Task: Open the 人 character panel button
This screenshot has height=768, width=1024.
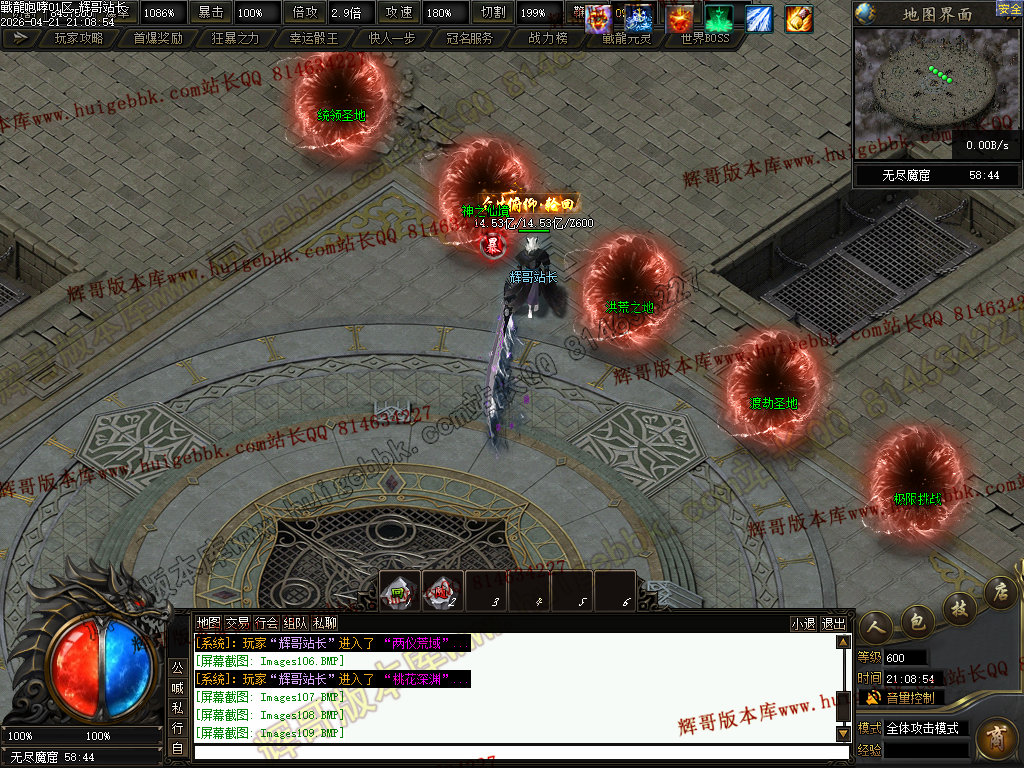Action: coord(875,624)
